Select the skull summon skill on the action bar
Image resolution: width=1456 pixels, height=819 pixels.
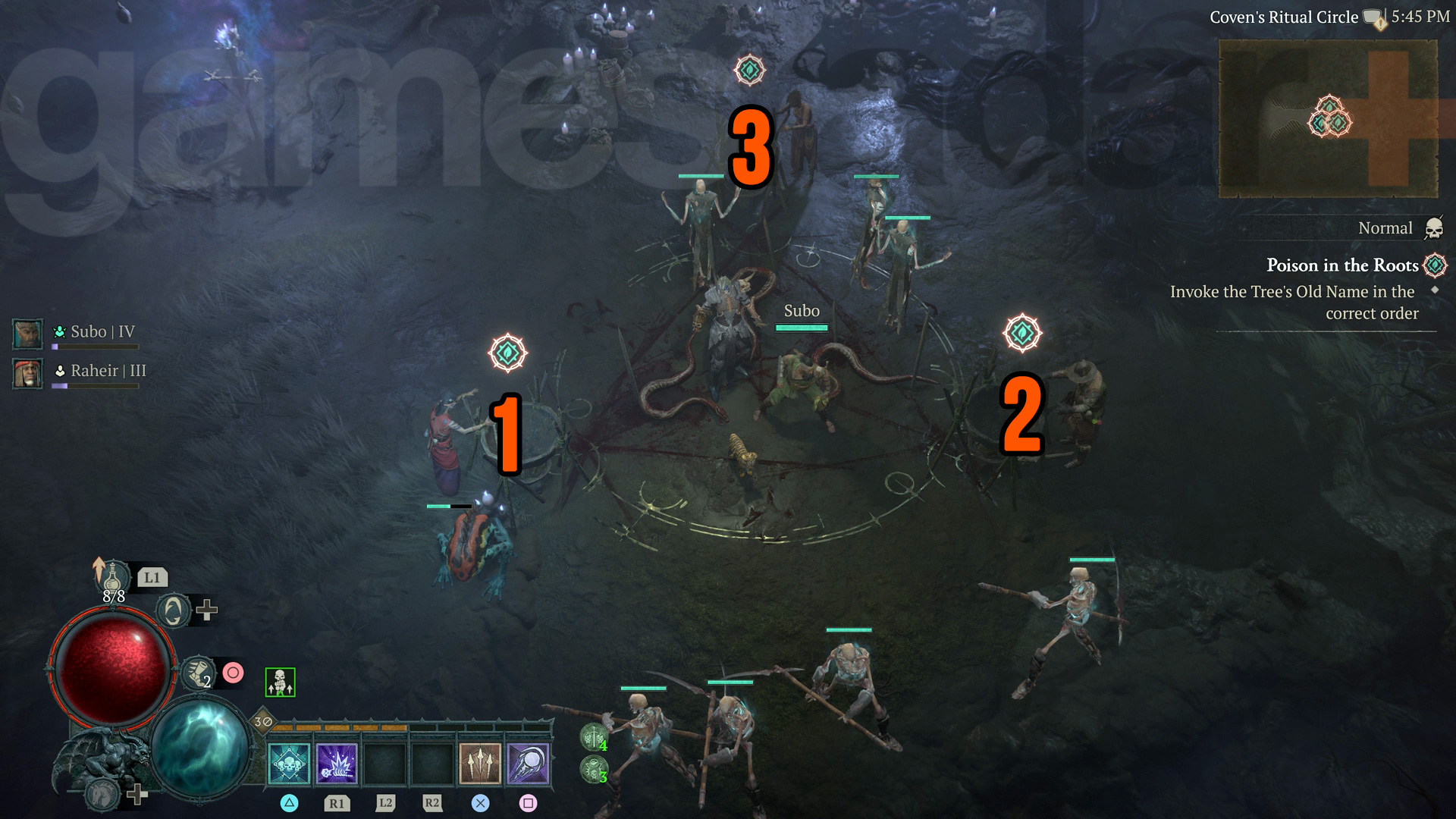click(289, 764)
